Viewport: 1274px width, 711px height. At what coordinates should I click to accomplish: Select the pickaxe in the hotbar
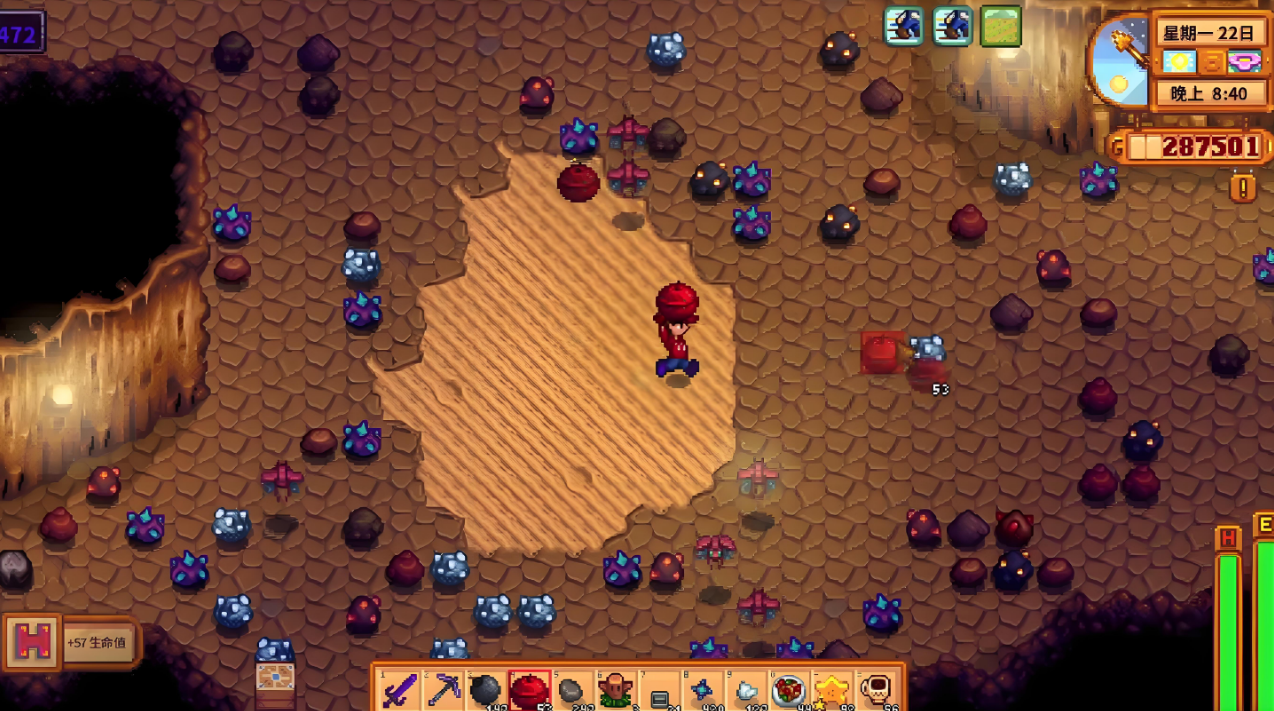point(443,689)
